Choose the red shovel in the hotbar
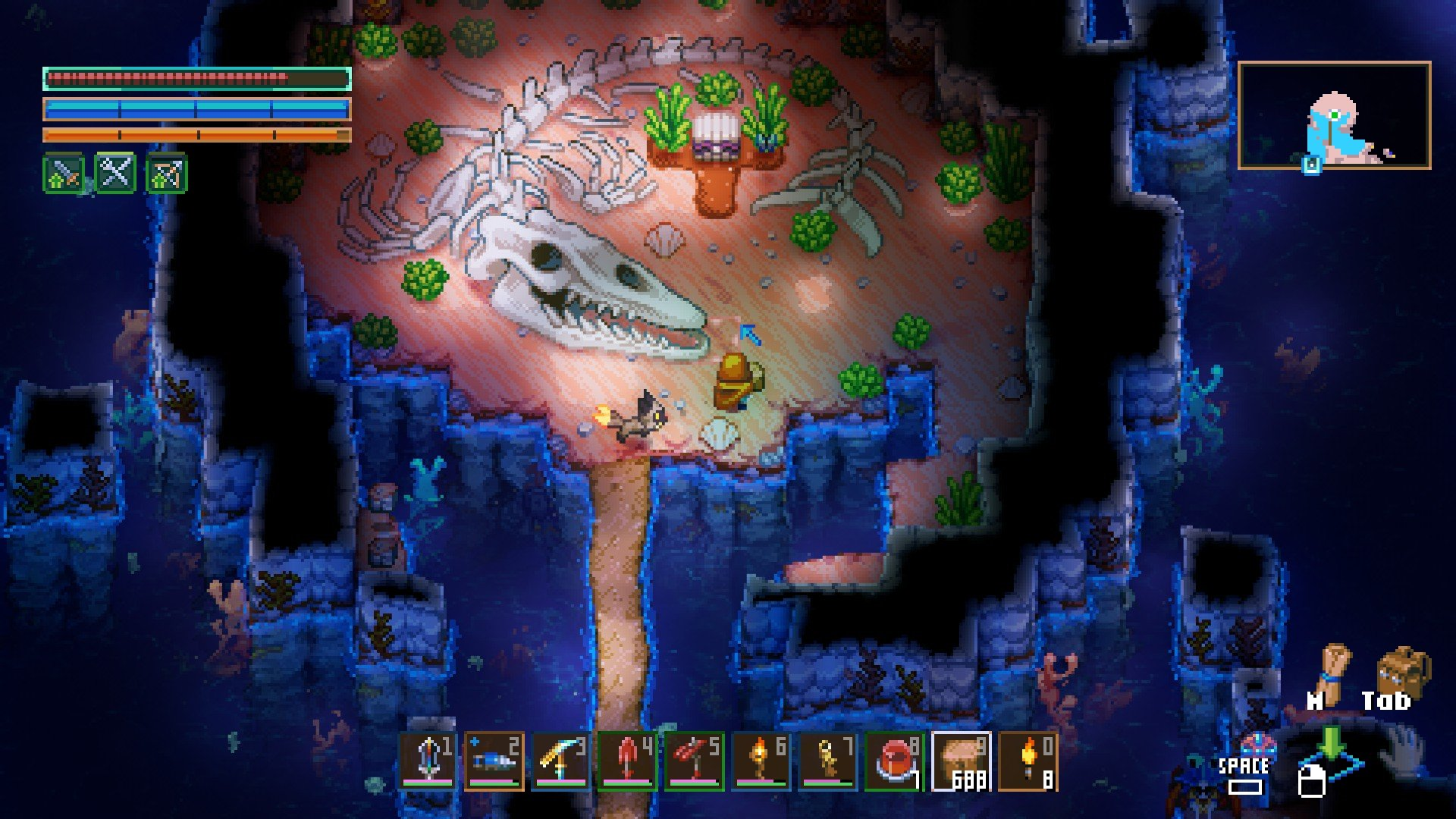The width and height of the screenshot is (1456, 819). pos(628,761)
